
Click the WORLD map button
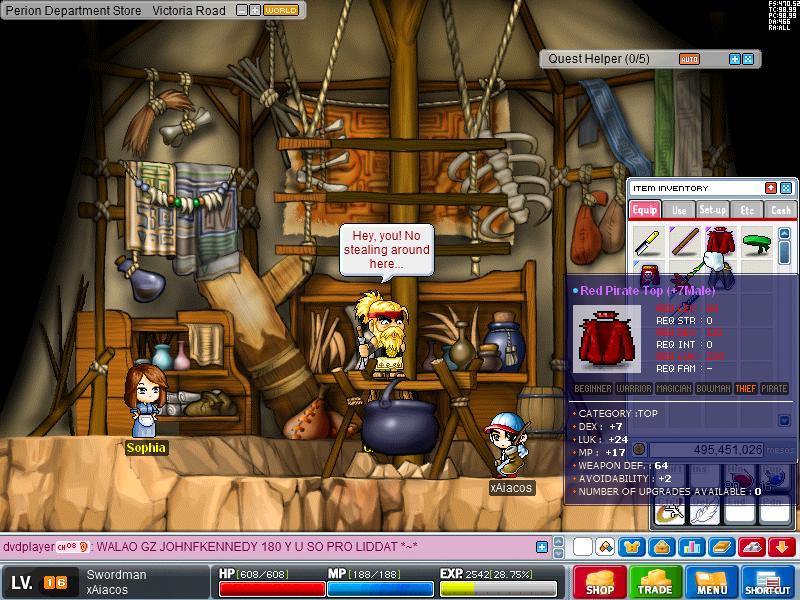(x=281, y=10)
